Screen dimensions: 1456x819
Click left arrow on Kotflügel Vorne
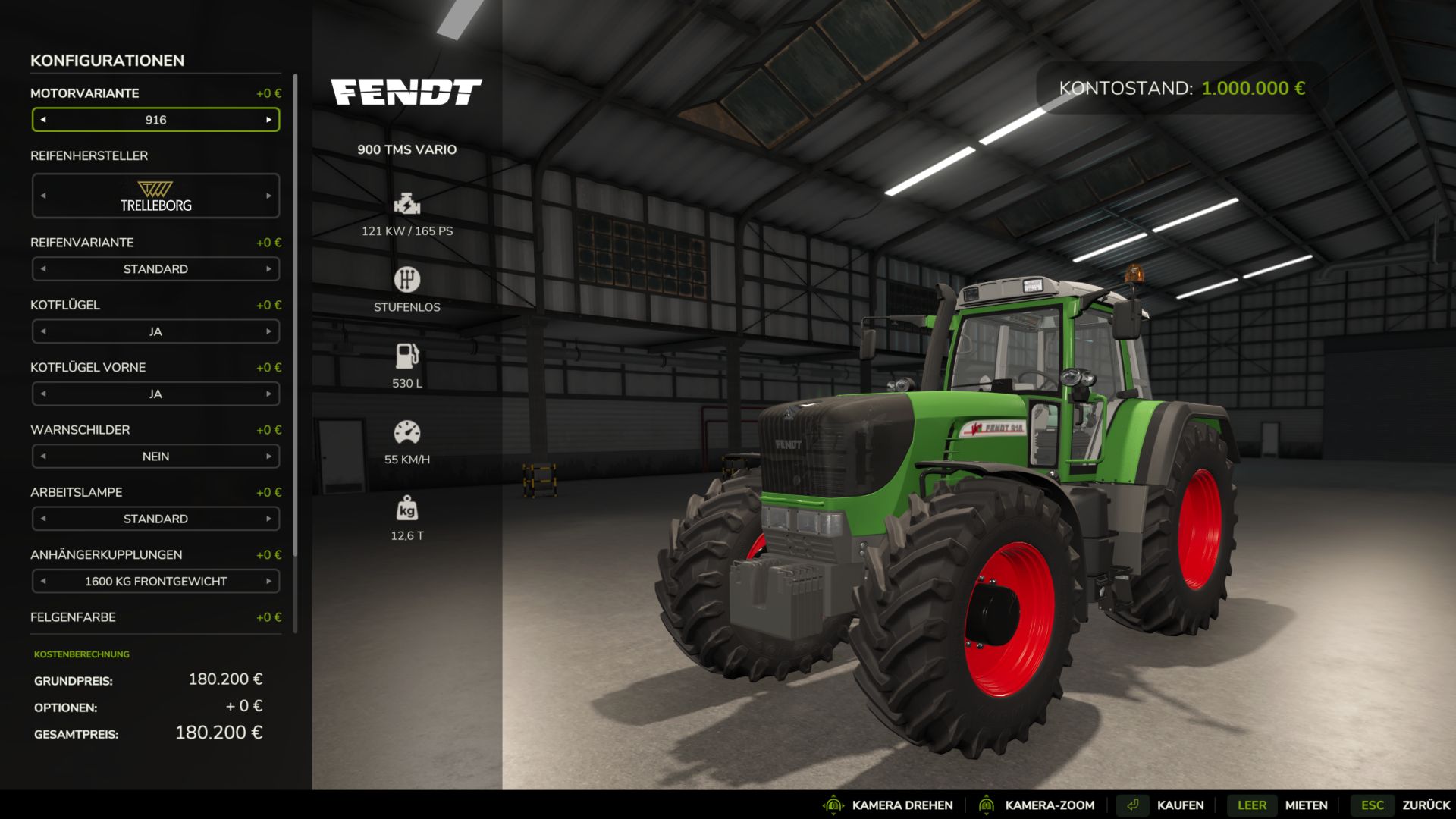coord(43,394)
